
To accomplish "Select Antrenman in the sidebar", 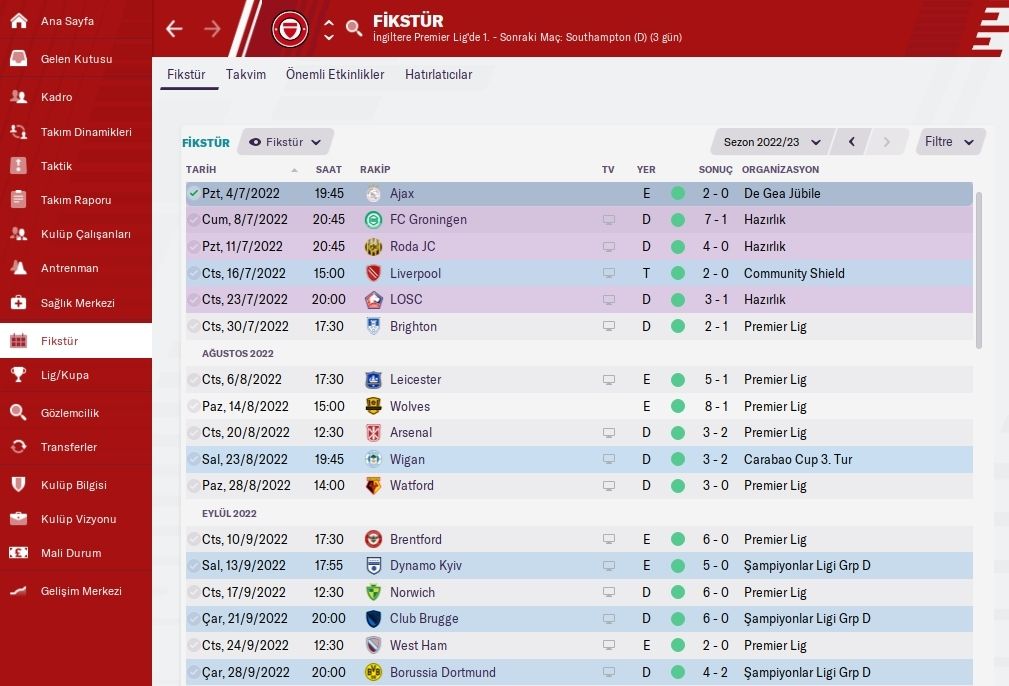I will pyautogui.click(x=69, y=268).
